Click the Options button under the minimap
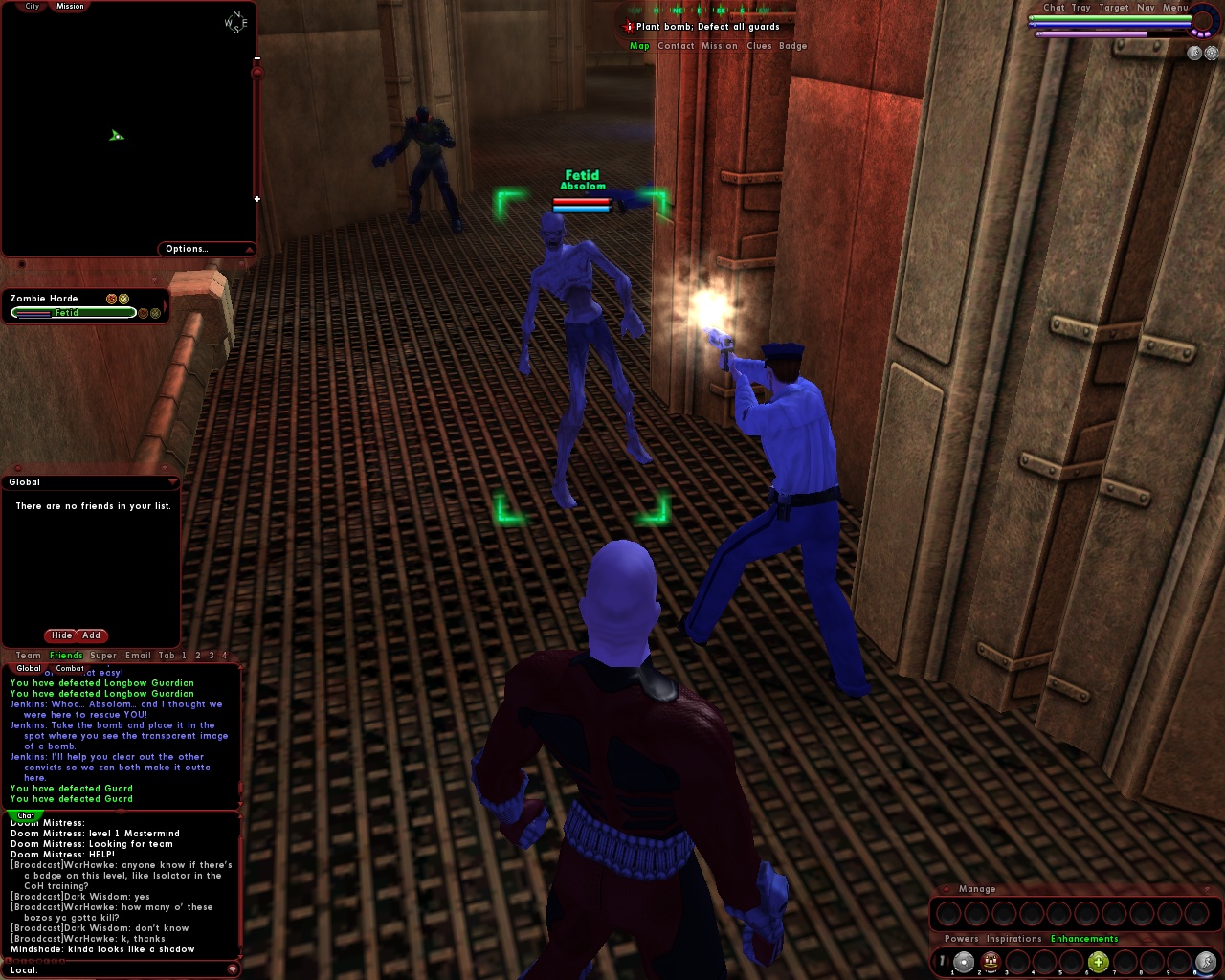 [x=189, y=249]
